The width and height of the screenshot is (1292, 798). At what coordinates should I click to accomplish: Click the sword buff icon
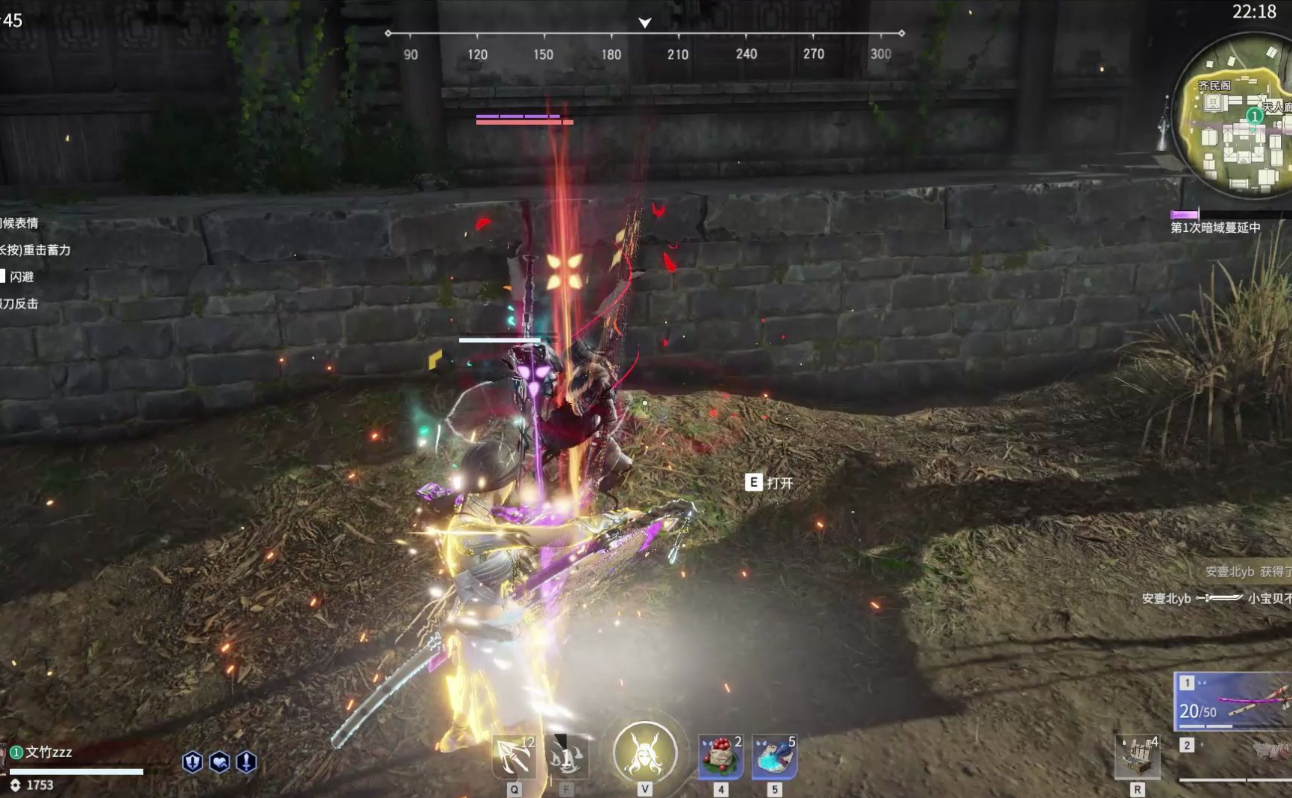click(x=246, y=762)
